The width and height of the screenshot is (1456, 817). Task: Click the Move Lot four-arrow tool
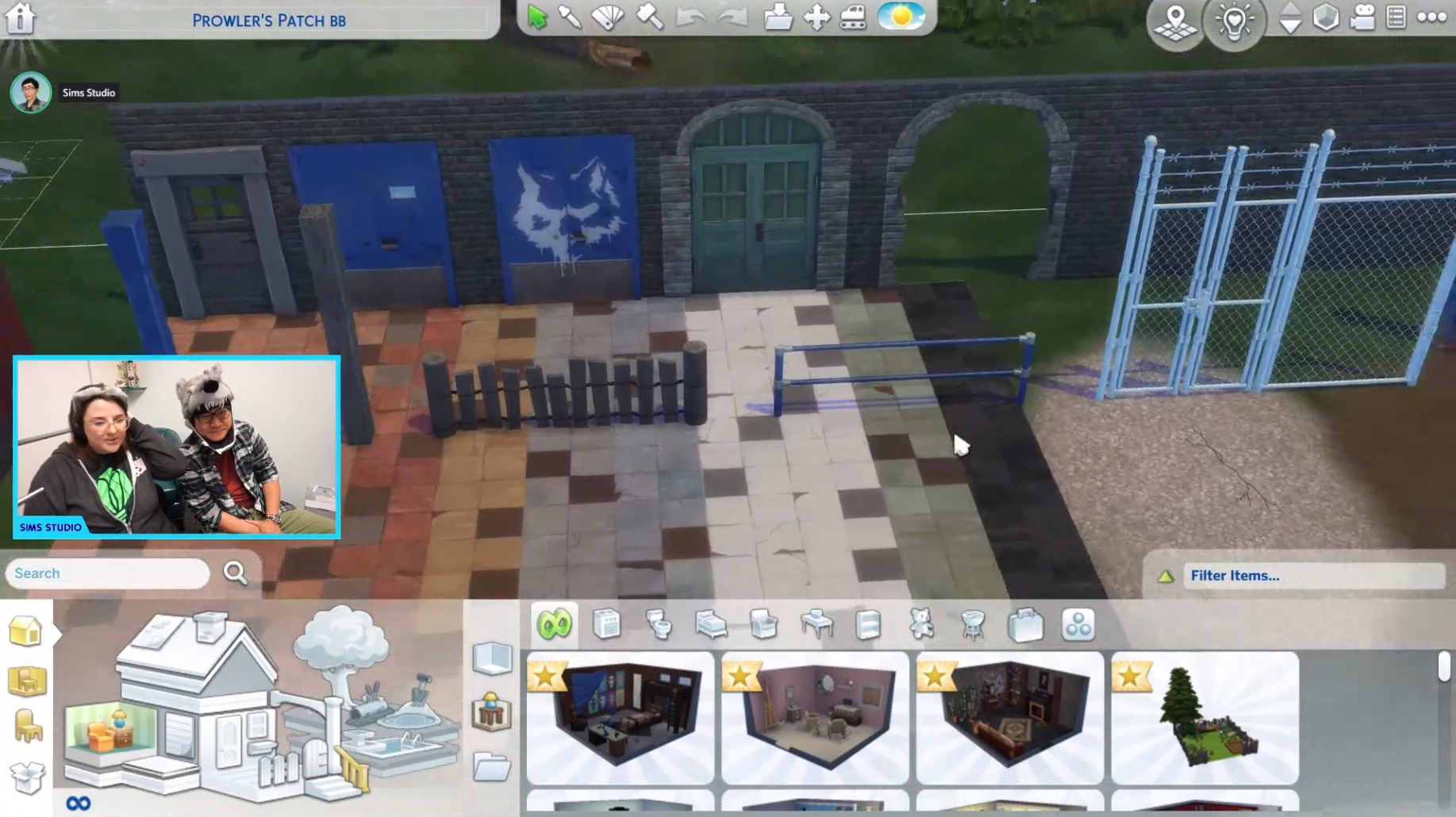pos(816,17)
